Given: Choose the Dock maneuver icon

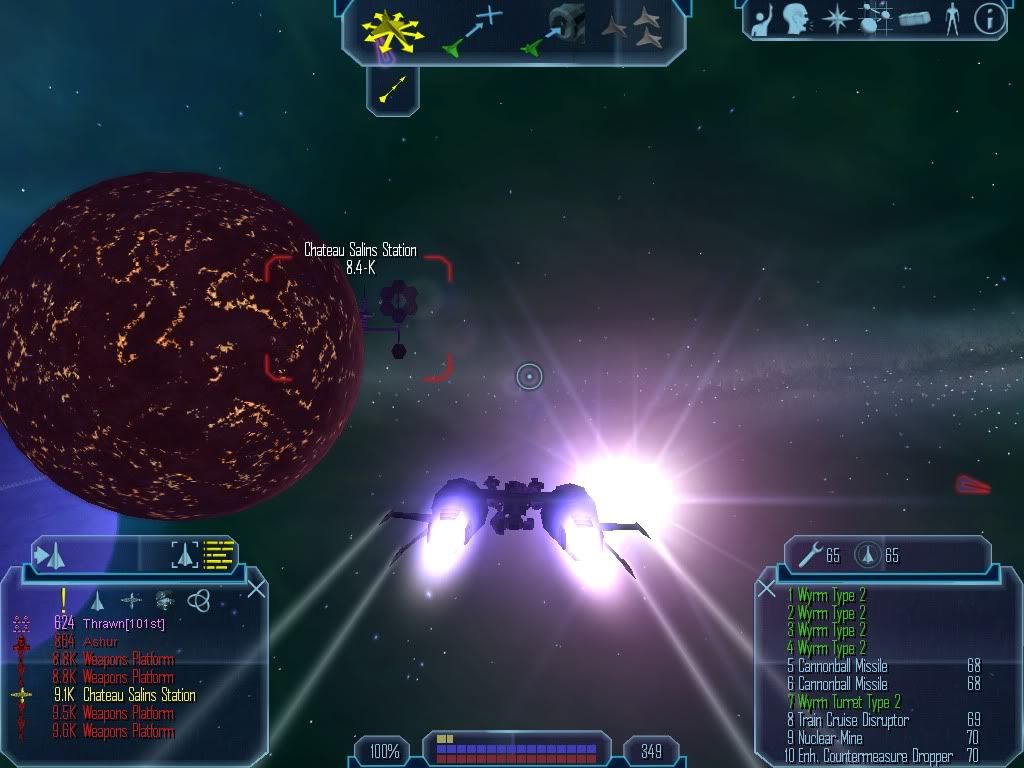Looking at the screenshot, I should coord(555,30).
